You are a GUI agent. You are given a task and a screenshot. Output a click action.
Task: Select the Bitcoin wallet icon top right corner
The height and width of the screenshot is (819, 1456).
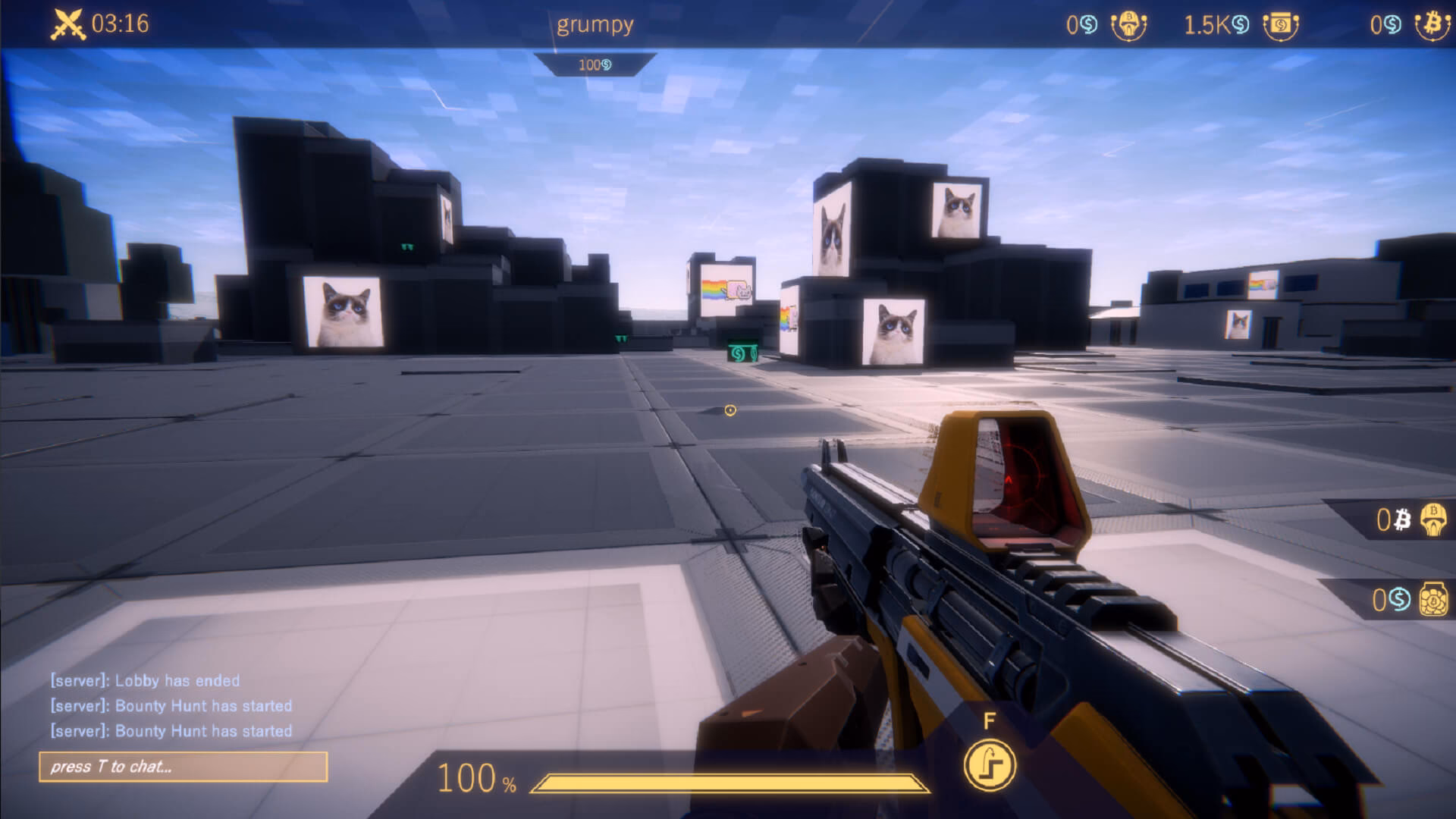1433,25
